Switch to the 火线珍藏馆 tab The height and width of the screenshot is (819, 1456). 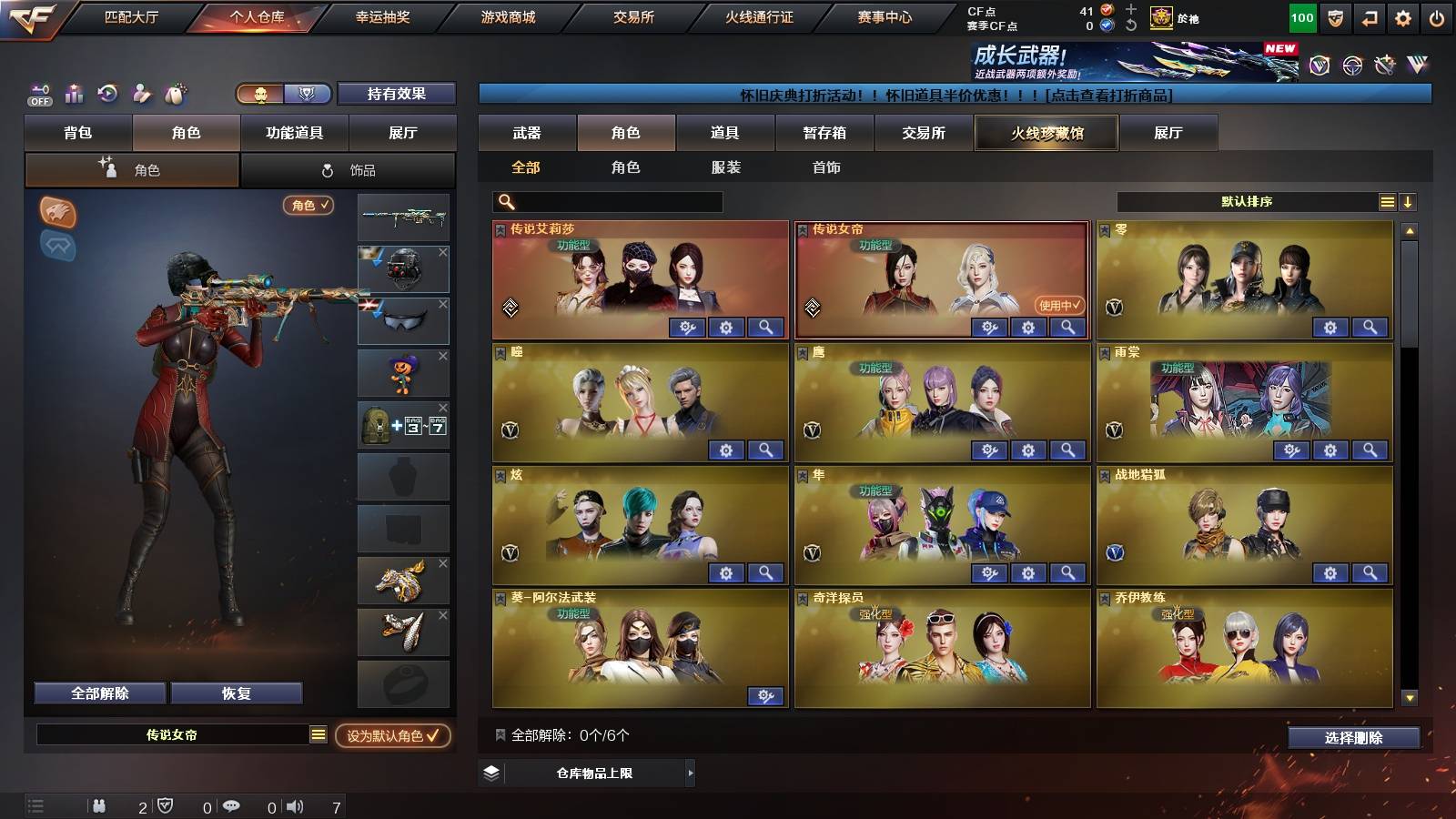1046,133
